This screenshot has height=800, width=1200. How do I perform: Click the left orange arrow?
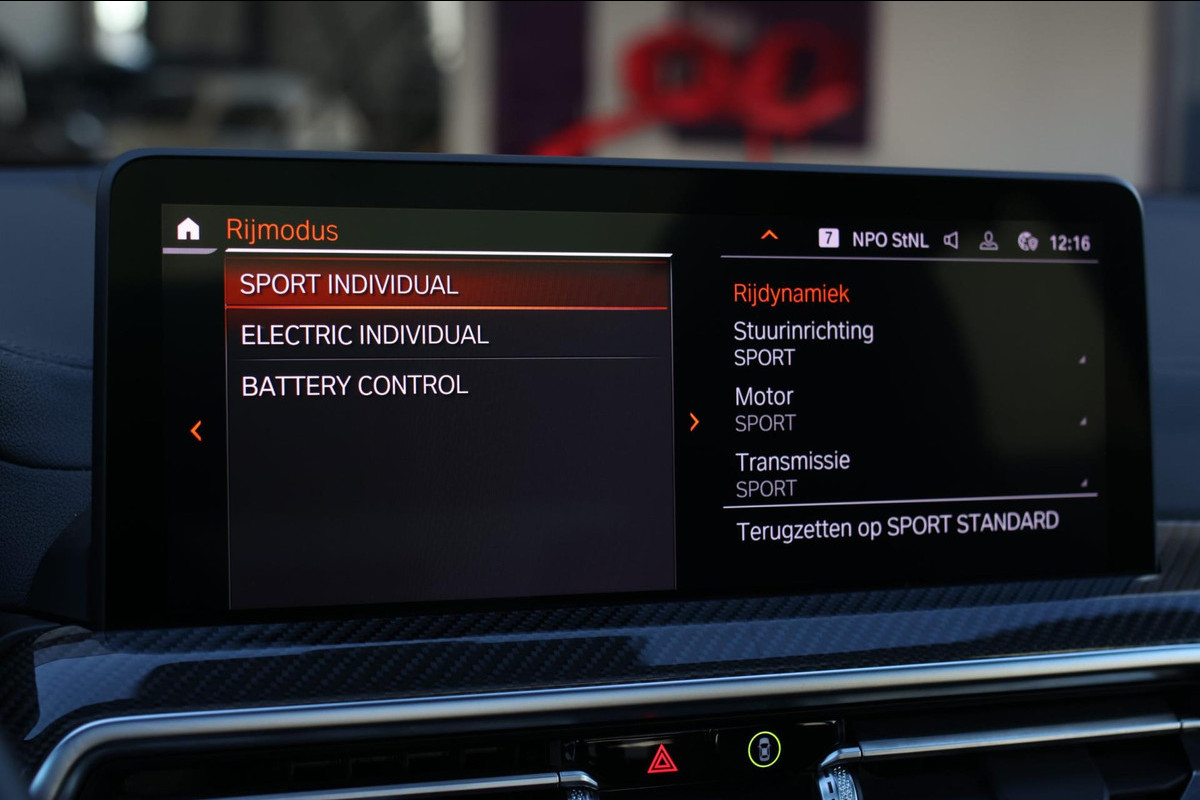196,431
